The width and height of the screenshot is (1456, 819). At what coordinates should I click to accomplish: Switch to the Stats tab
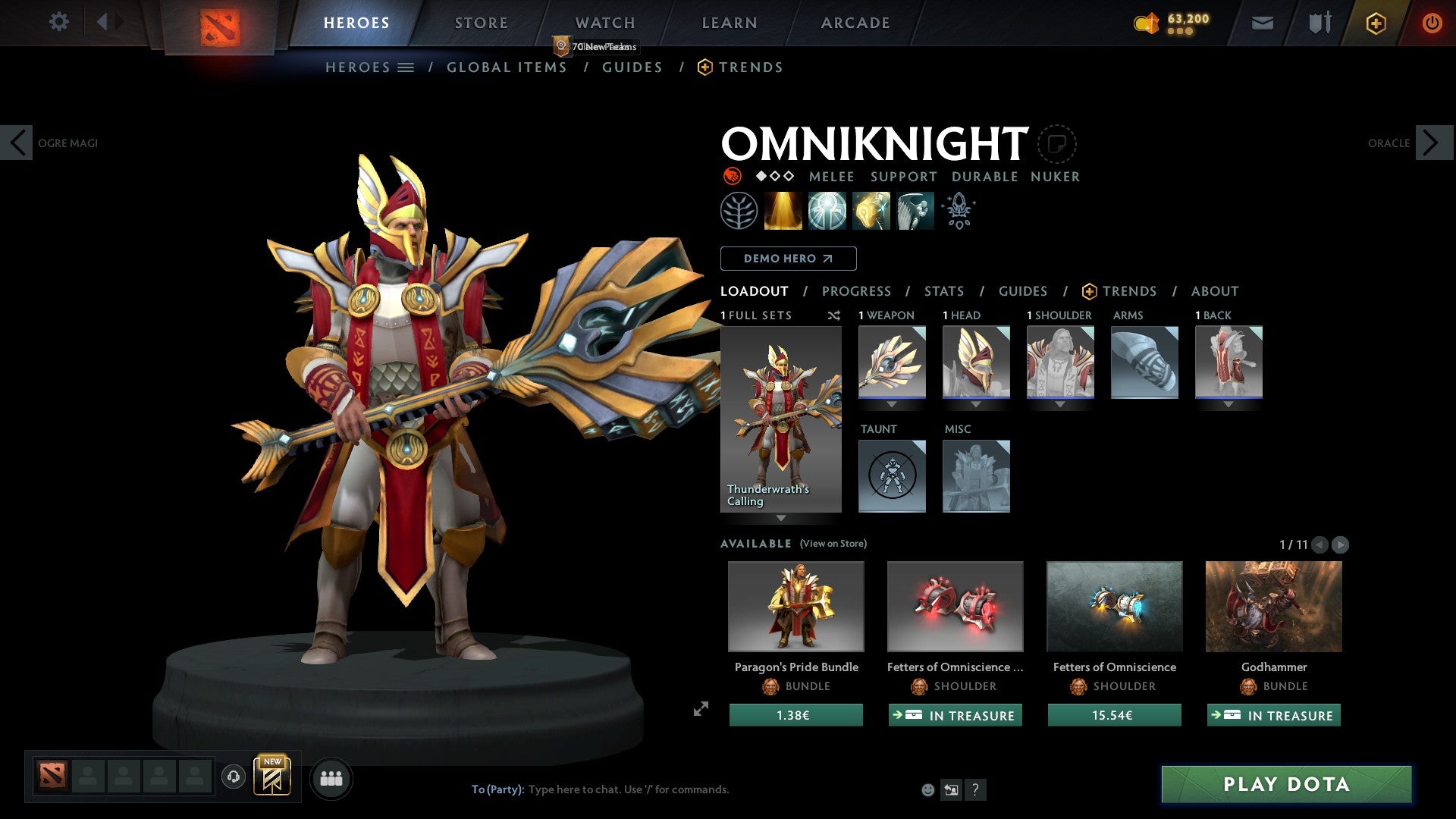tap(944, 290)
